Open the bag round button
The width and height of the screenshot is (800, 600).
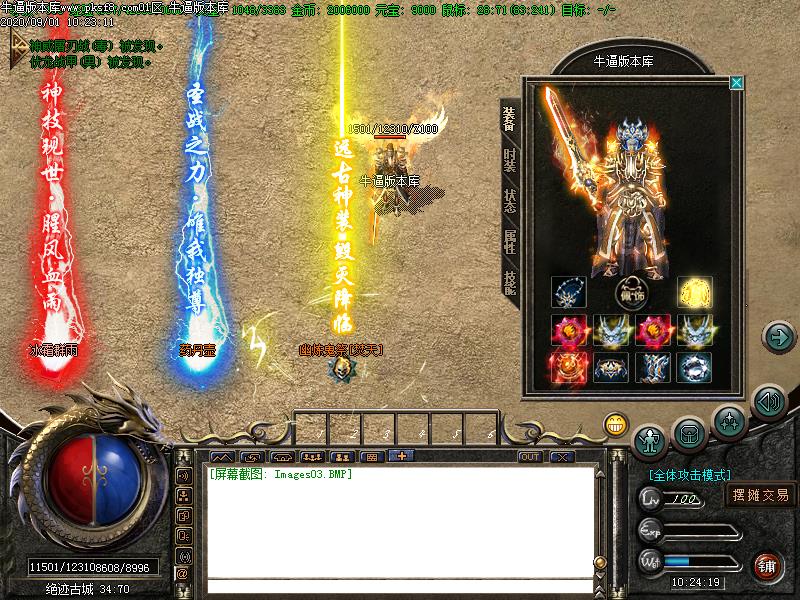[x=690, y=432]
